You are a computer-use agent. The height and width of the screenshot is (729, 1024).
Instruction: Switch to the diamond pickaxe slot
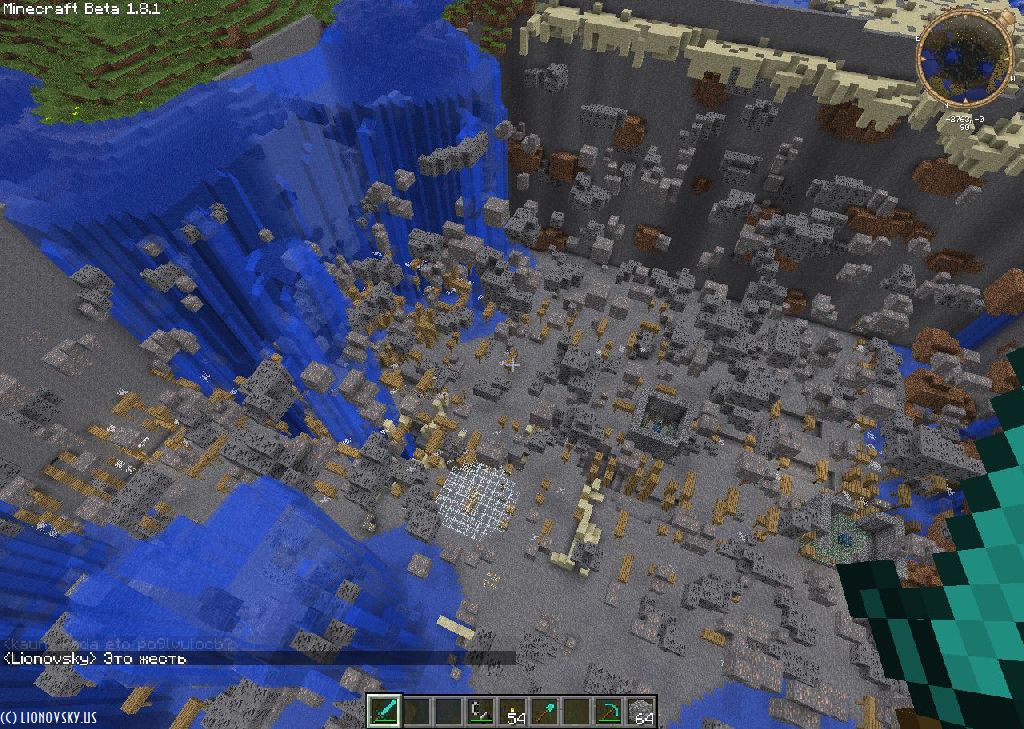click(x=608, y=711)
